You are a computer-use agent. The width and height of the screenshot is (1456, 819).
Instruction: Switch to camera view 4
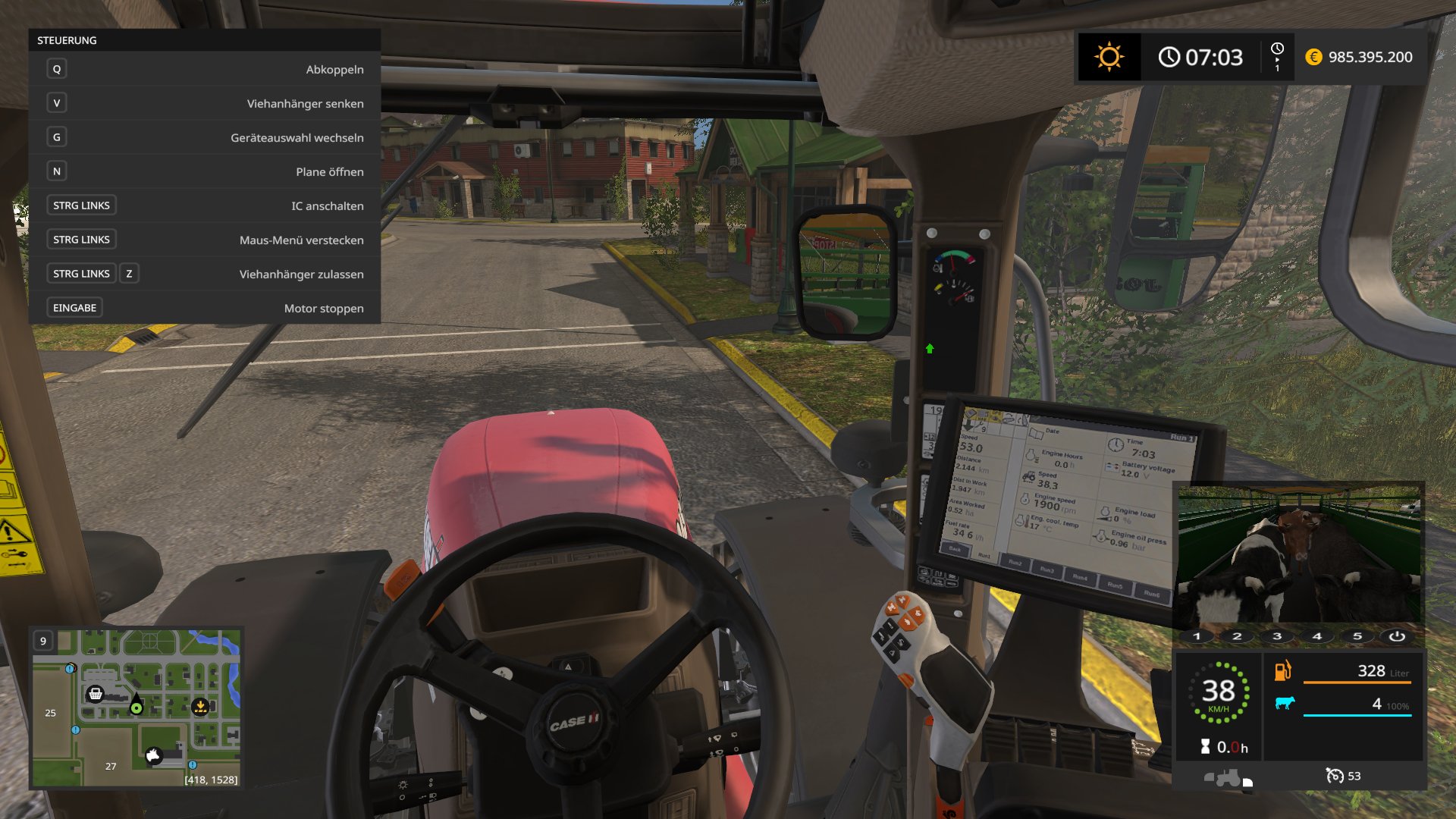[x=1317, y=636]
